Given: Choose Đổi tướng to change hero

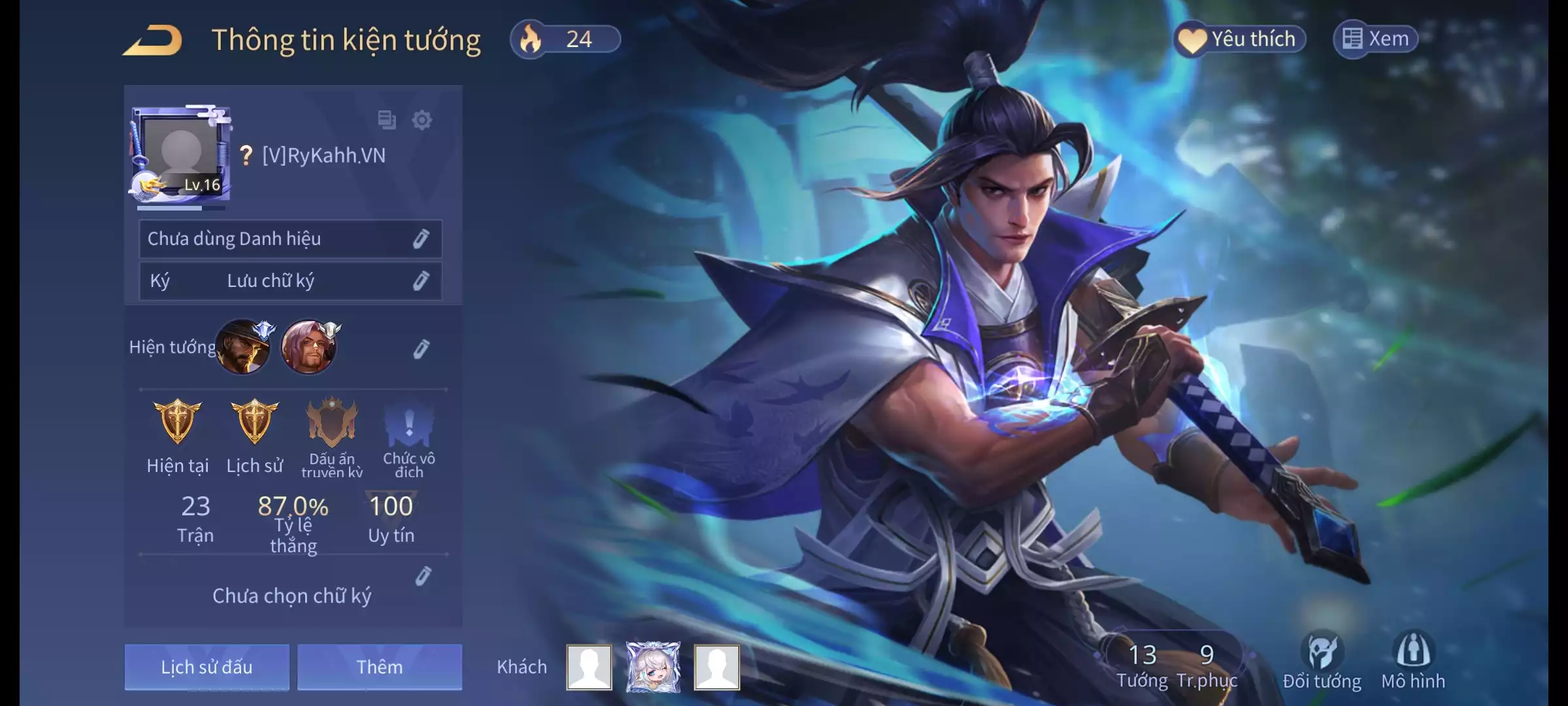Looking at the screenshot, I should (x=1322, y=660).
